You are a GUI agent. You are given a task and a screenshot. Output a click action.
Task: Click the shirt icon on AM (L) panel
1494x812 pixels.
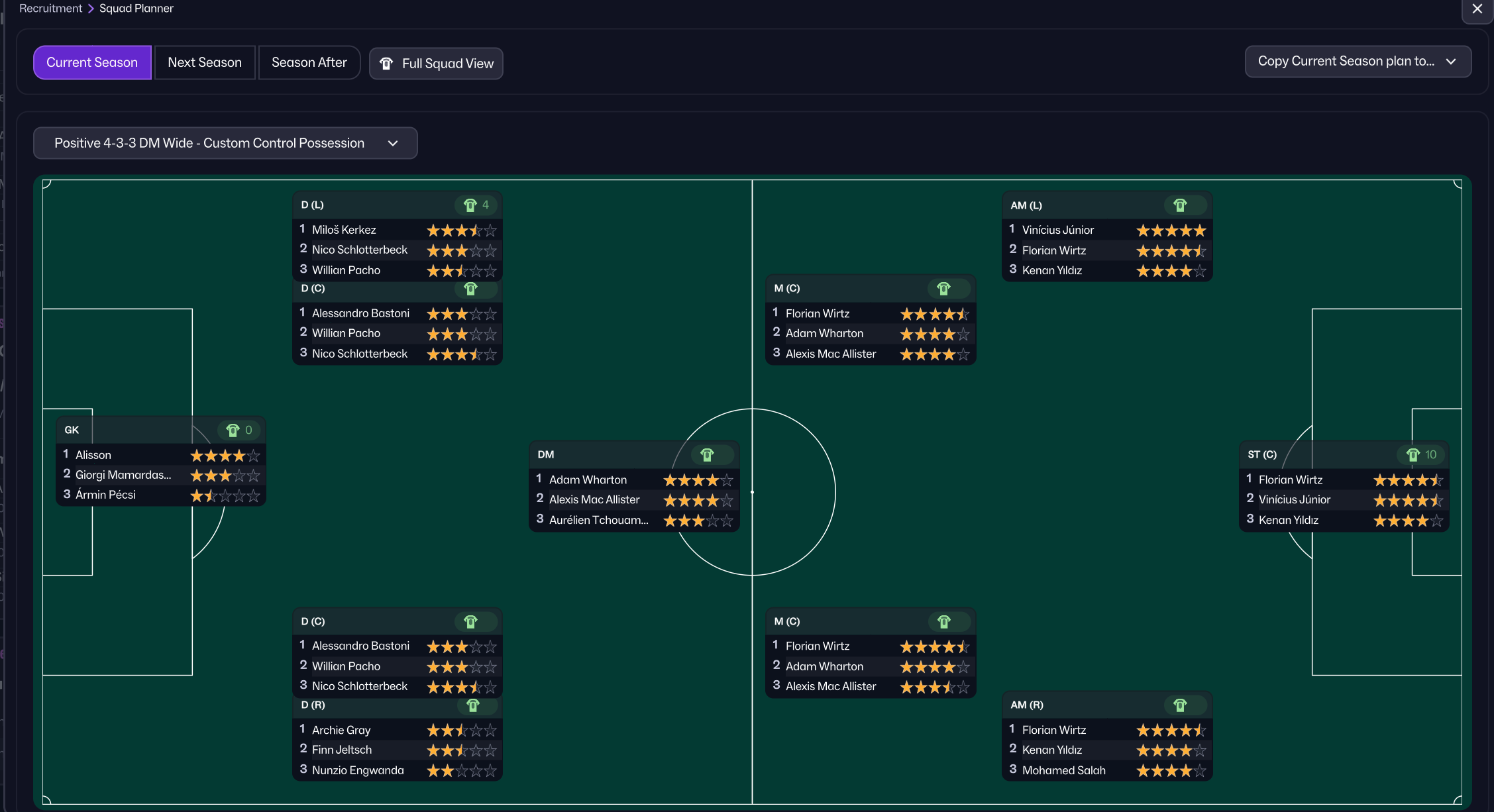tap(1180, 206)
